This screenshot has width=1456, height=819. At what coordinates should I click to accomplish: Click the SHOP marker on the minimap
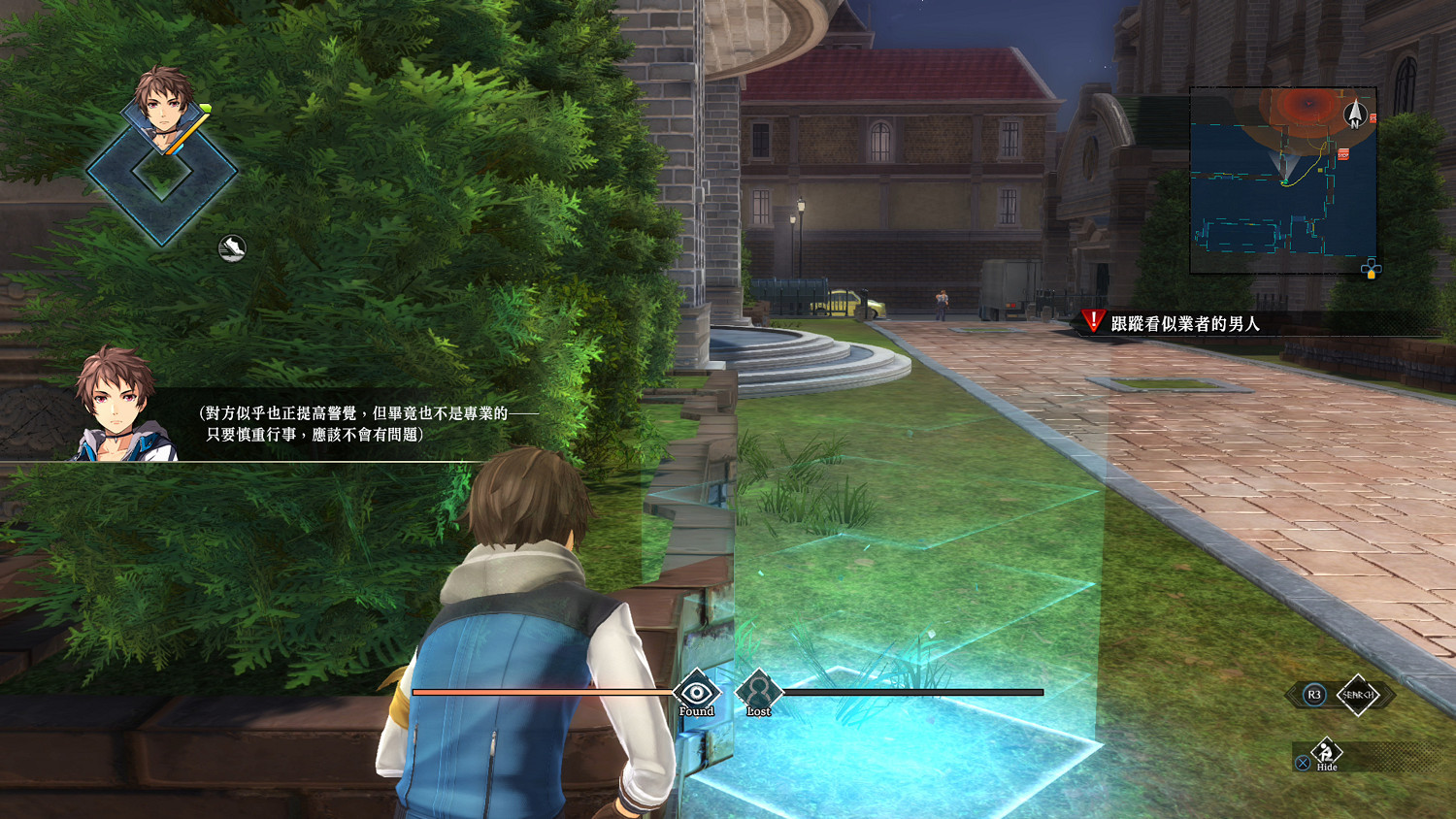(1344, 154)
